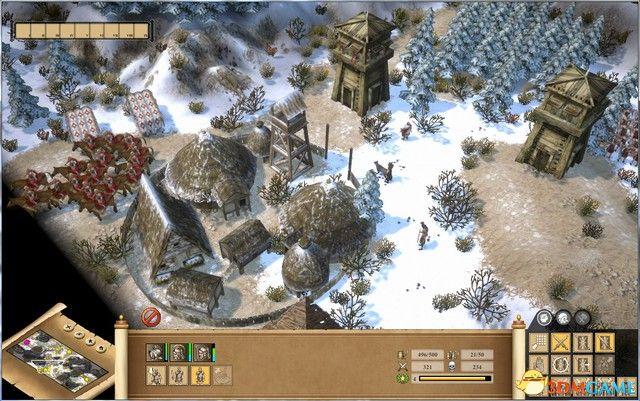Select the third helmeted unit portrait
640x401 pixels.
point(201,352)
